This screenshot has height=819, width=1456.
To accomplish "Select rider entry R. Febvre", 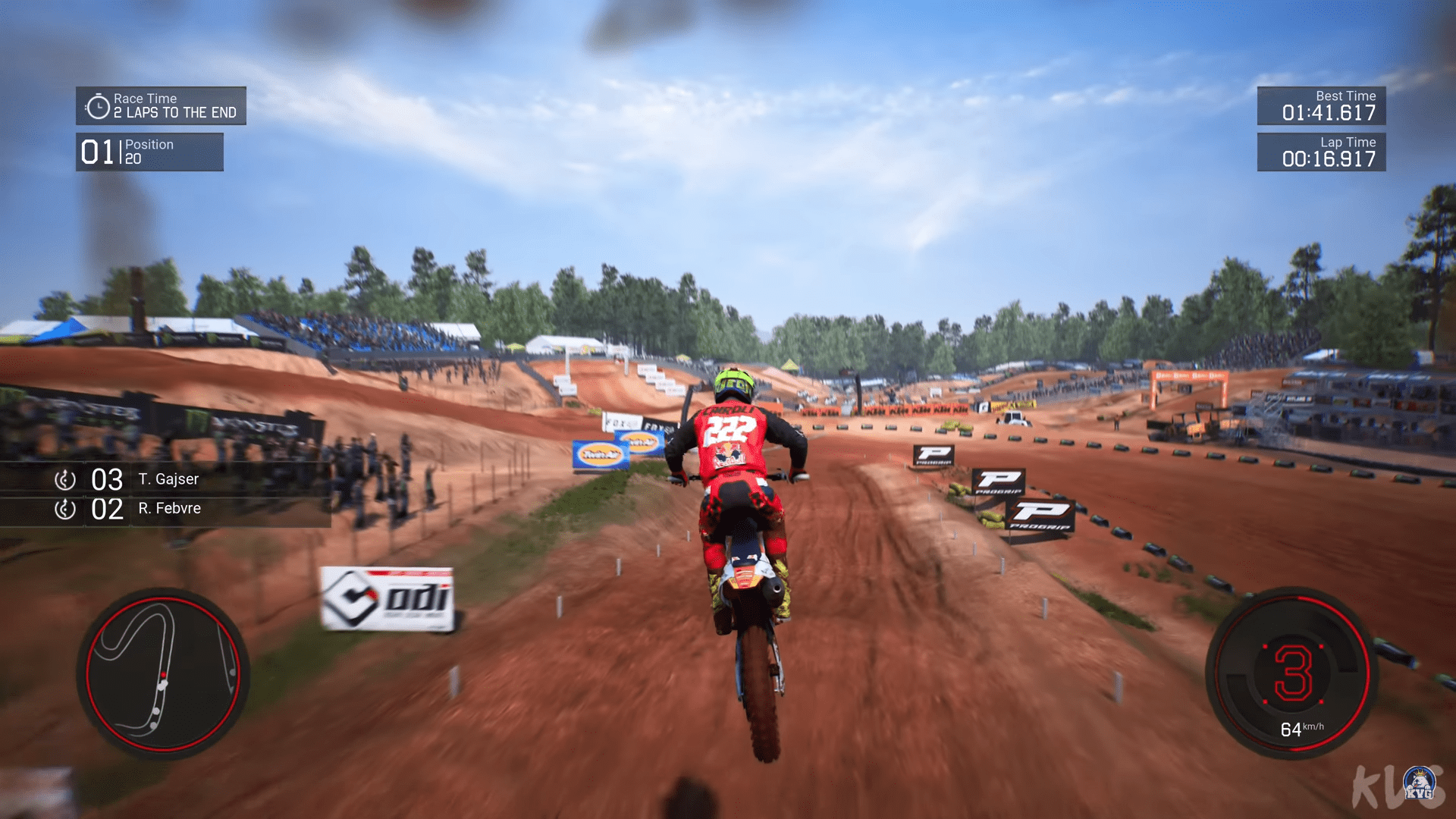I will pyautogui.click(x=170, y=509).
